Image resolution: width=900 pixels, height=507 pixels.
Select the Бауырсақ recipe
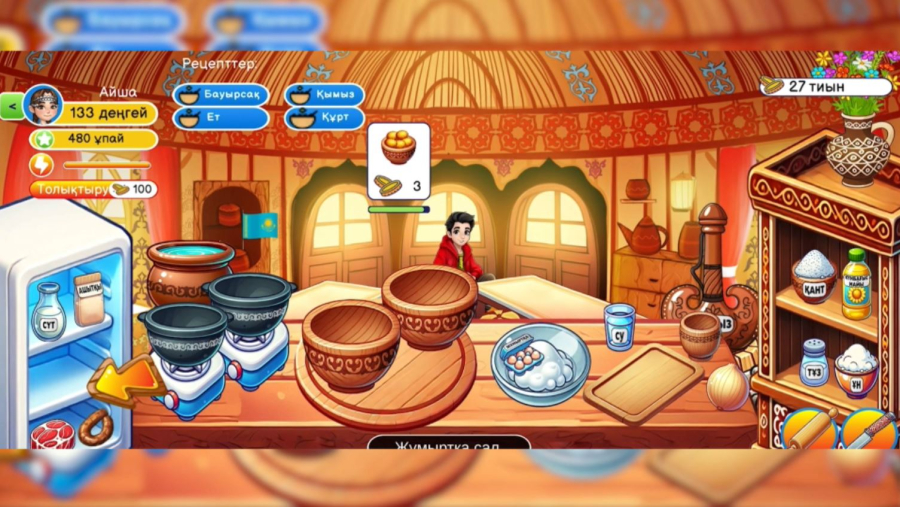(221, 95)
